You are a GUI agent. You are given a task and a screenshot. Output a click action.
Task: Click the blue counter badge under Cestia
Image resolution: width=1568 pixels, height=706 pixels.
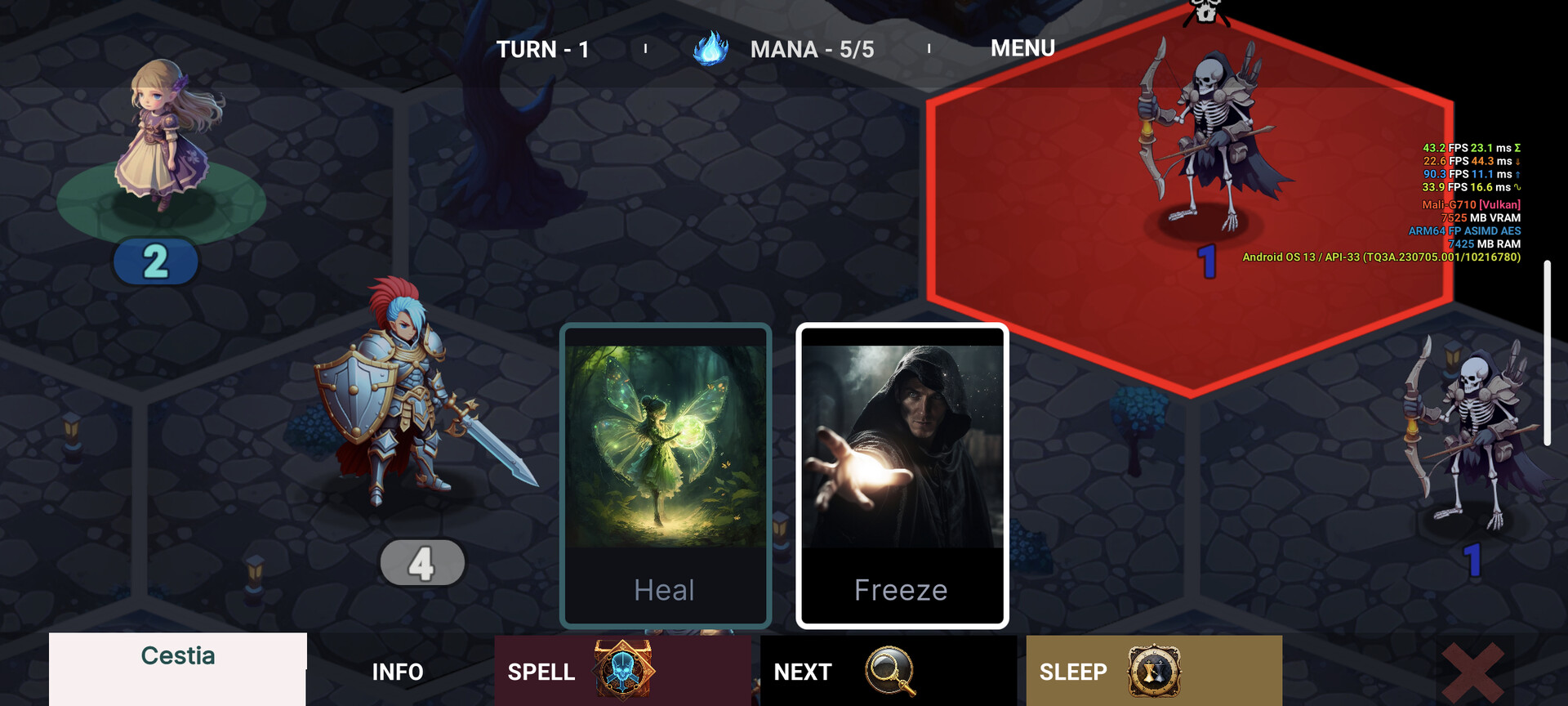155,261
